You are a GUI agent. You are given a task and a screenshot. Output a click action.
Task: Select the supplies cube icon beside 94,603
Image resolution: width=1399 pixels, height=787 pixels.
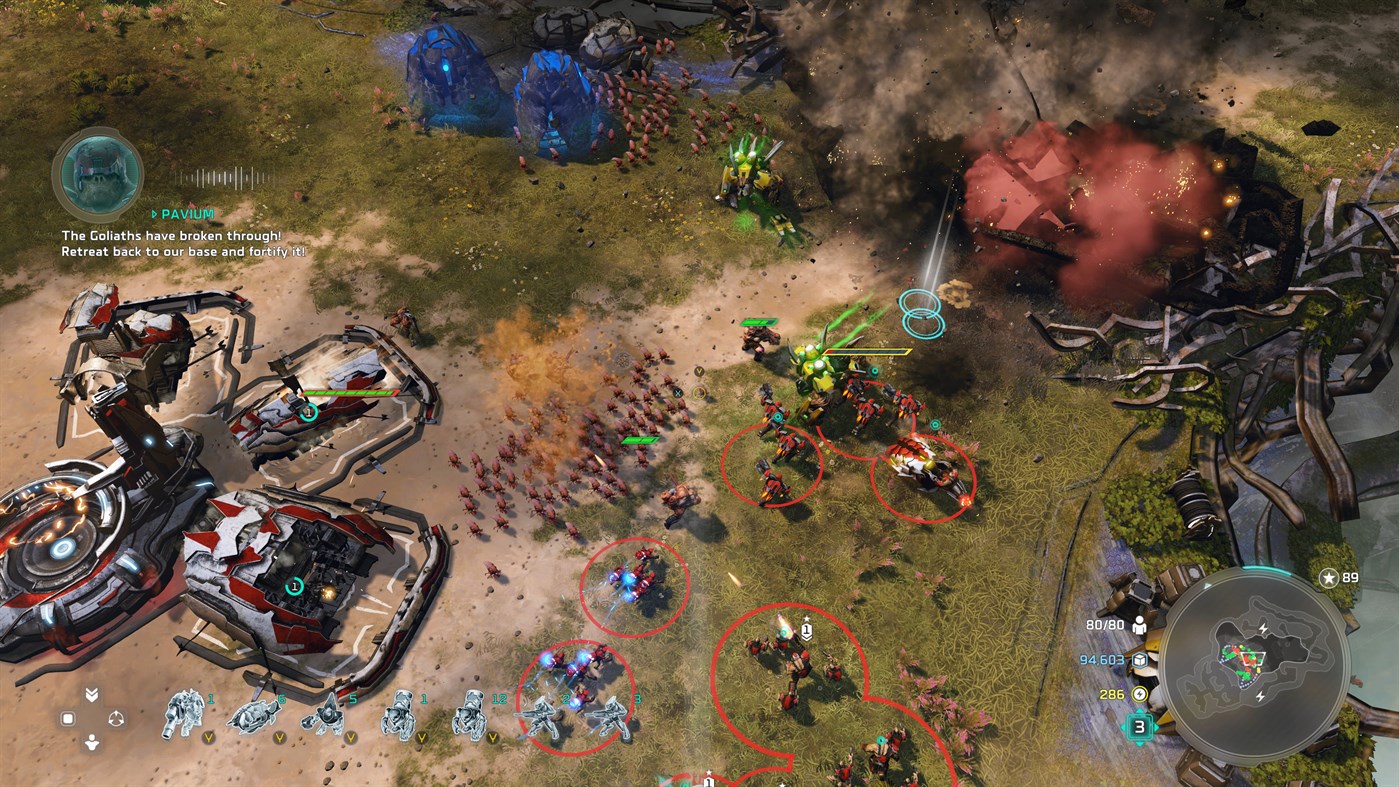click(x=1140, y=661)
